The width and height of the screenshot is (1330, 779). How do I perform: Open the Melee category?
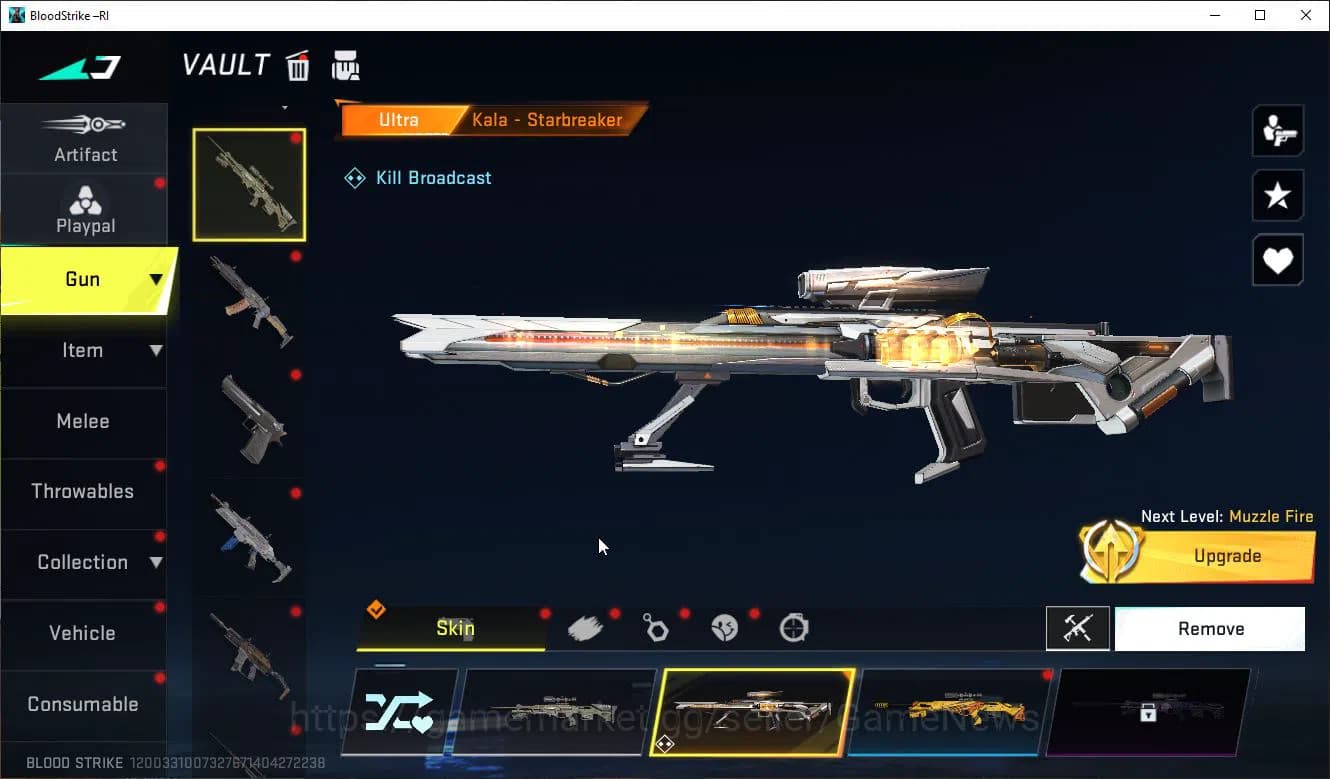pyautogui.click(x=83, y=421)
